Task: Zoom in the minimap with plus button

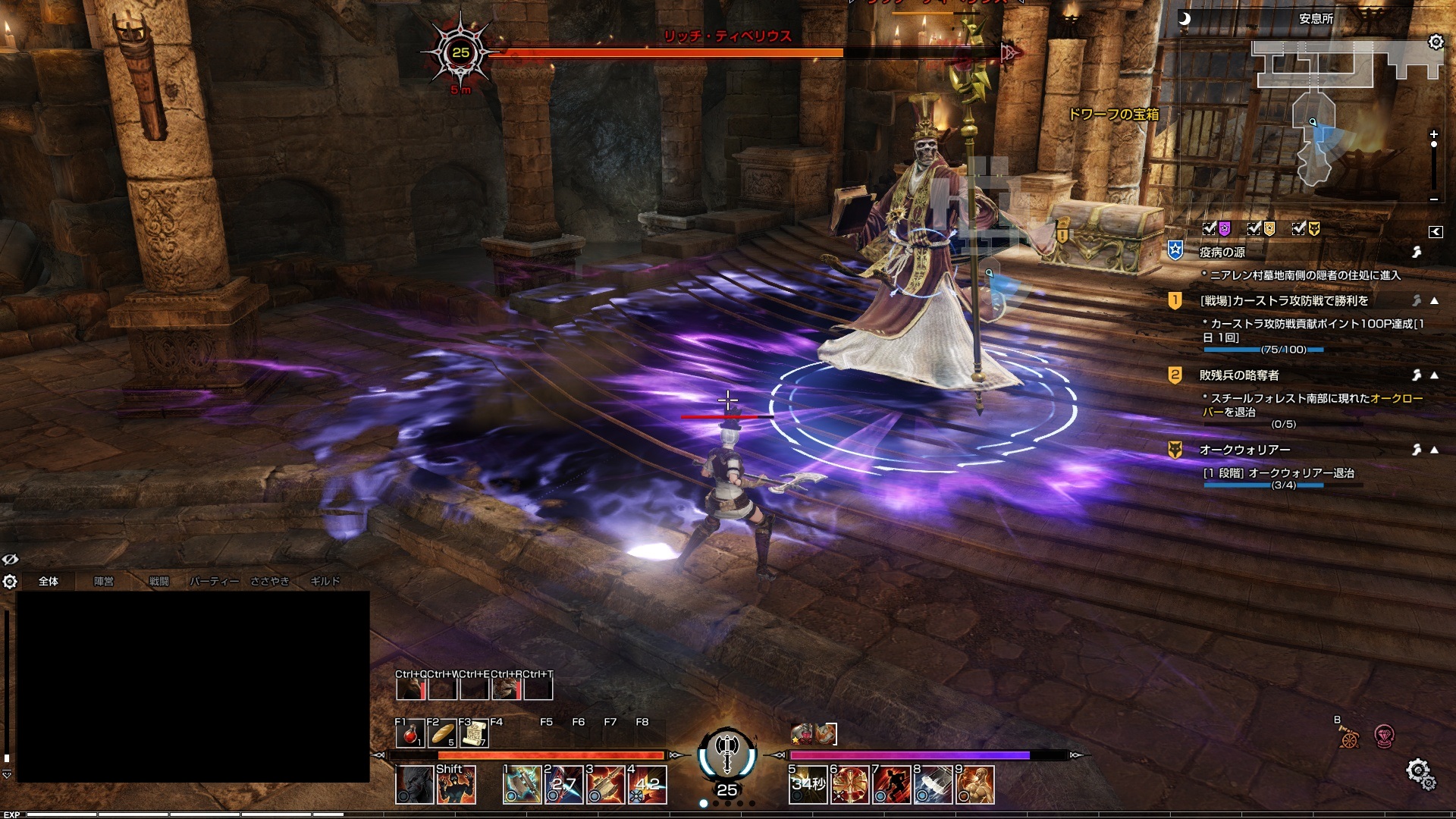Action: click(x=1433, y=134)
